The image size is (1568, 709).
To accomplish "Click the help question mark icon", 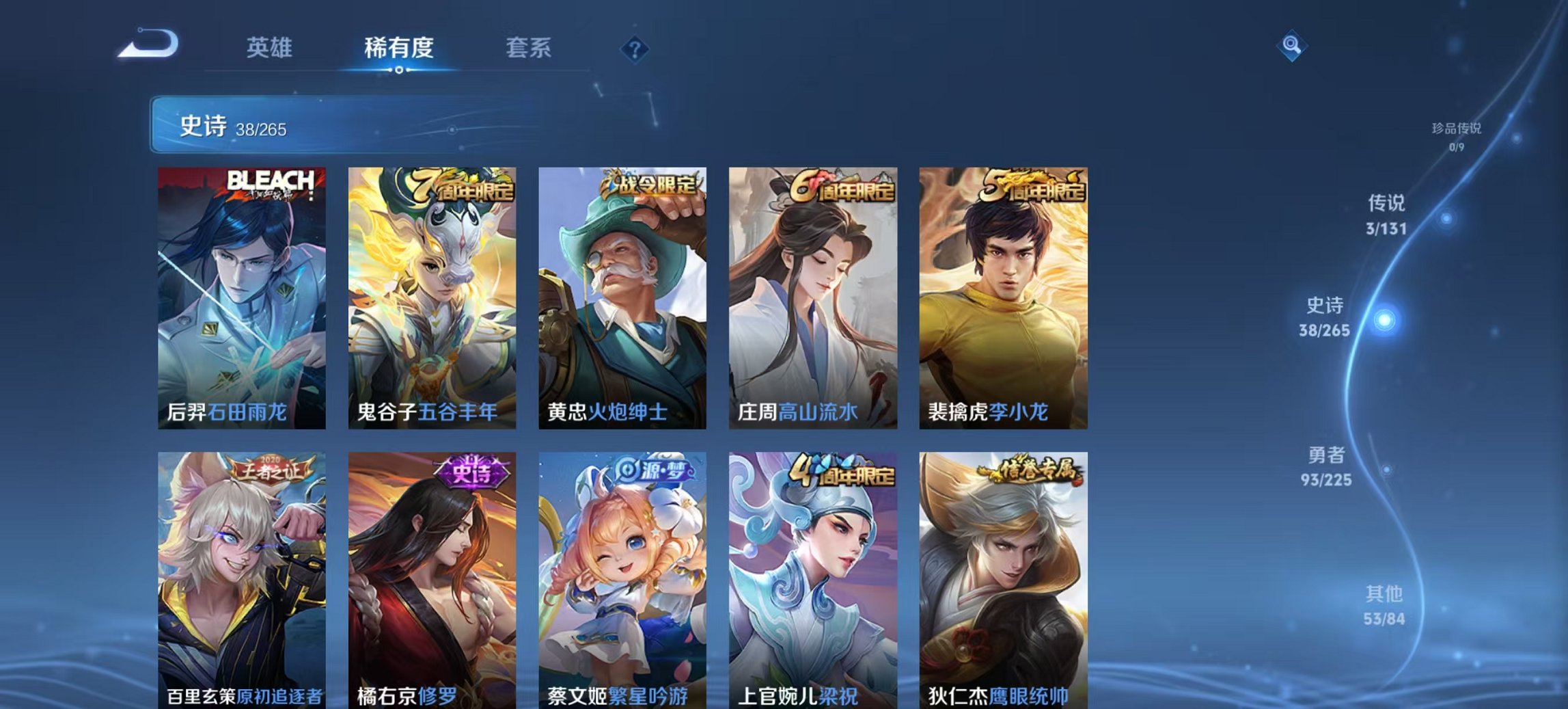I will click(635, 48).
